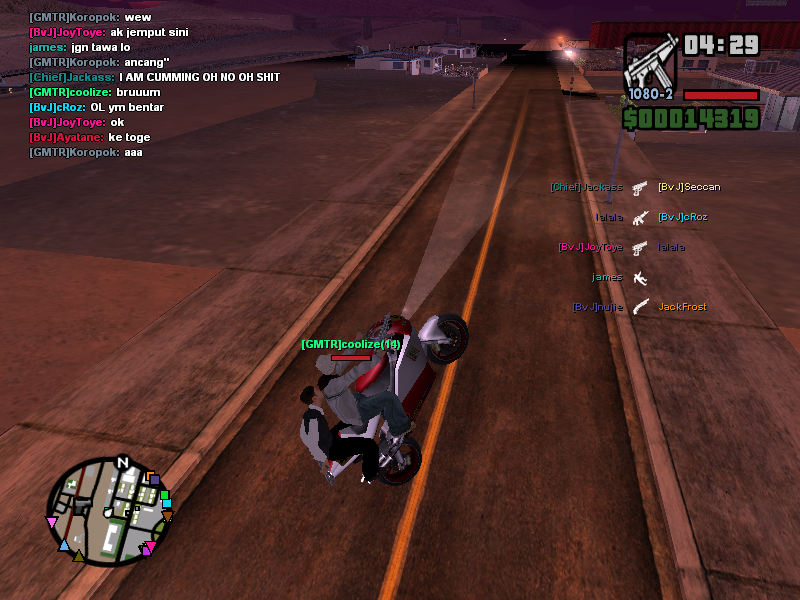Viewport: 800px width, 600px height.
Task: Select the nujie killed JackFrost kill feed row
Action: pyautogui.click(x=640, y=307)
